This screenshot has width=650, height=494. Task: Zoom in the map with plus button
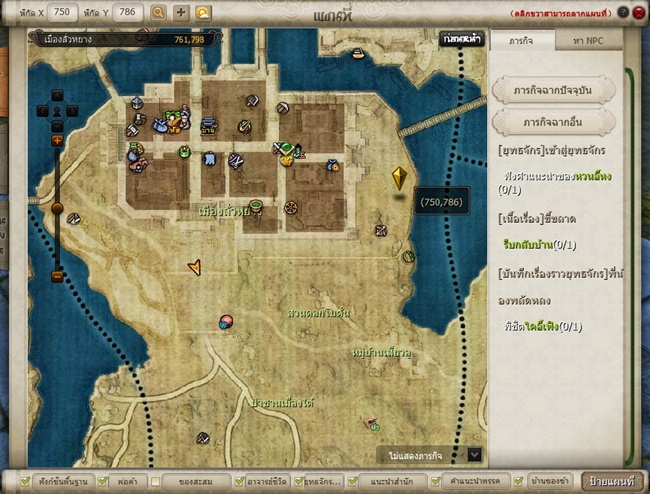click(x=57, y=142)
